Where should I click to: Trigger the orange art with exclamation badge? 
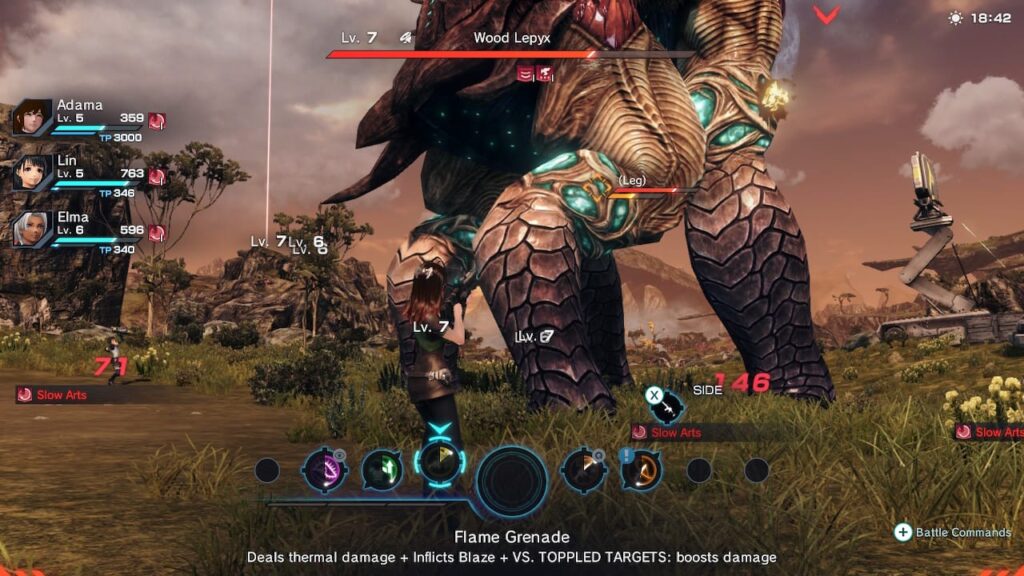(641, 469)
